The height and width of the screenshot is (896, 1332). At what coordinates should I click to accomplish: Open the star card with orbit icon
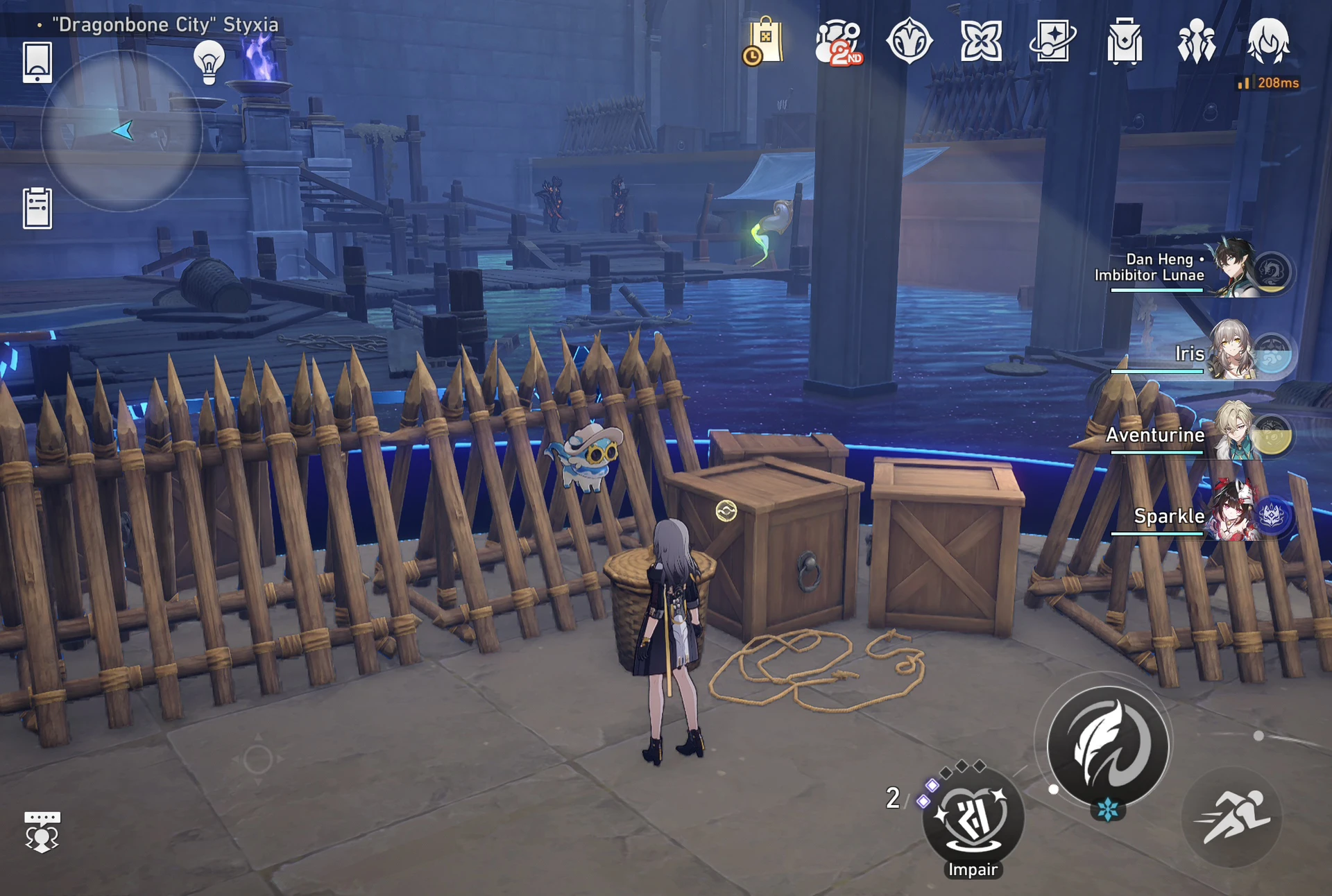pyautogui.click(x=1052, y=42)
